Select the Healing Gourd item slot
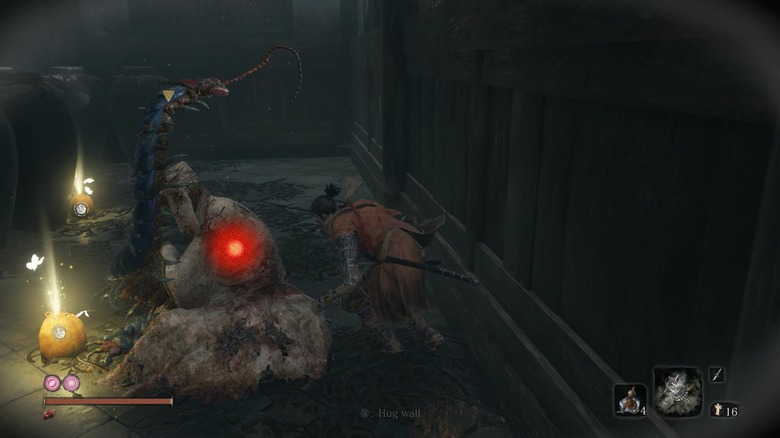 tap(629, 399)
